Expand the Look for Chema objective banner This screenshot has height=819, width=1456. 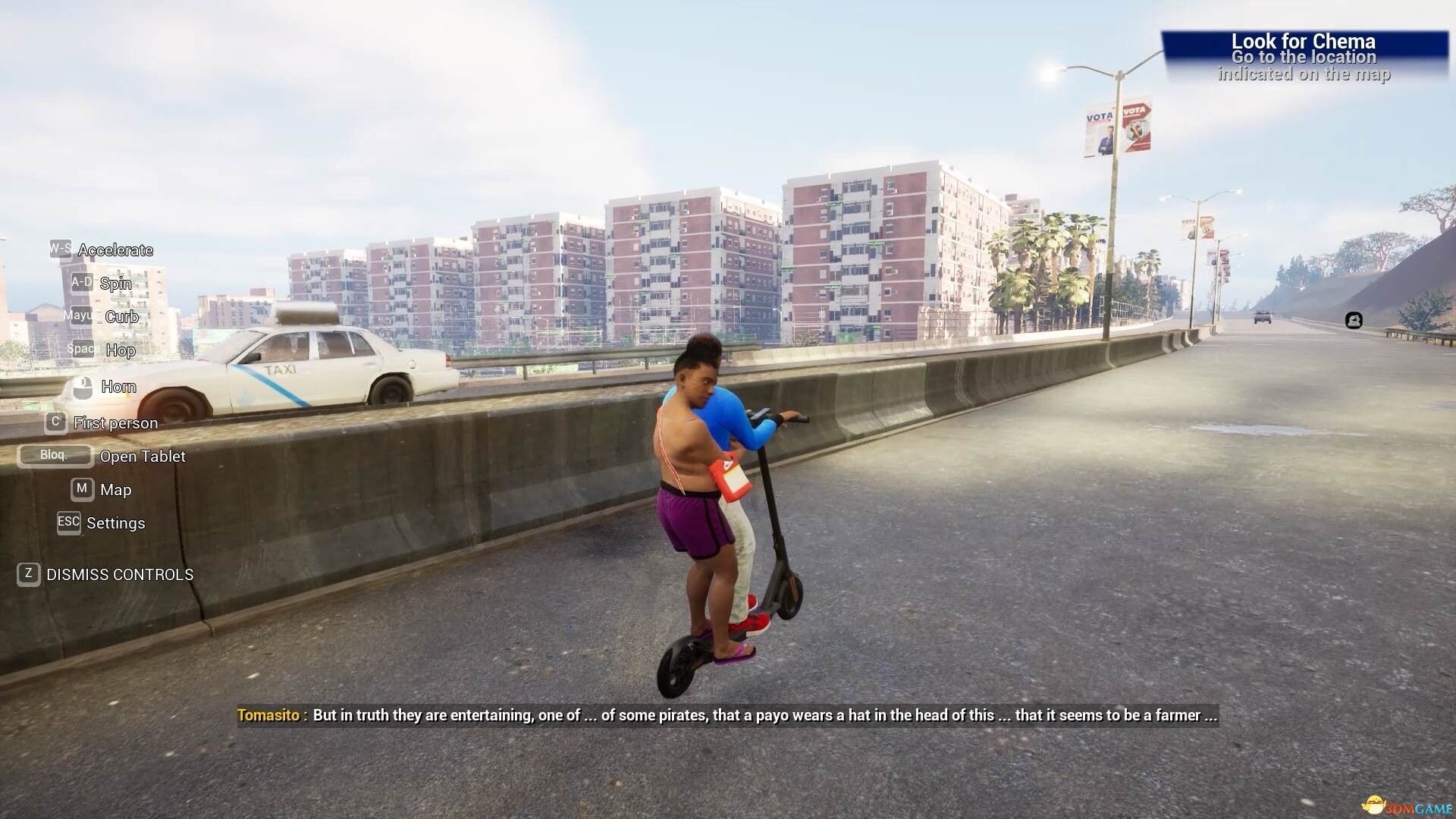[x=1305, y=42]
